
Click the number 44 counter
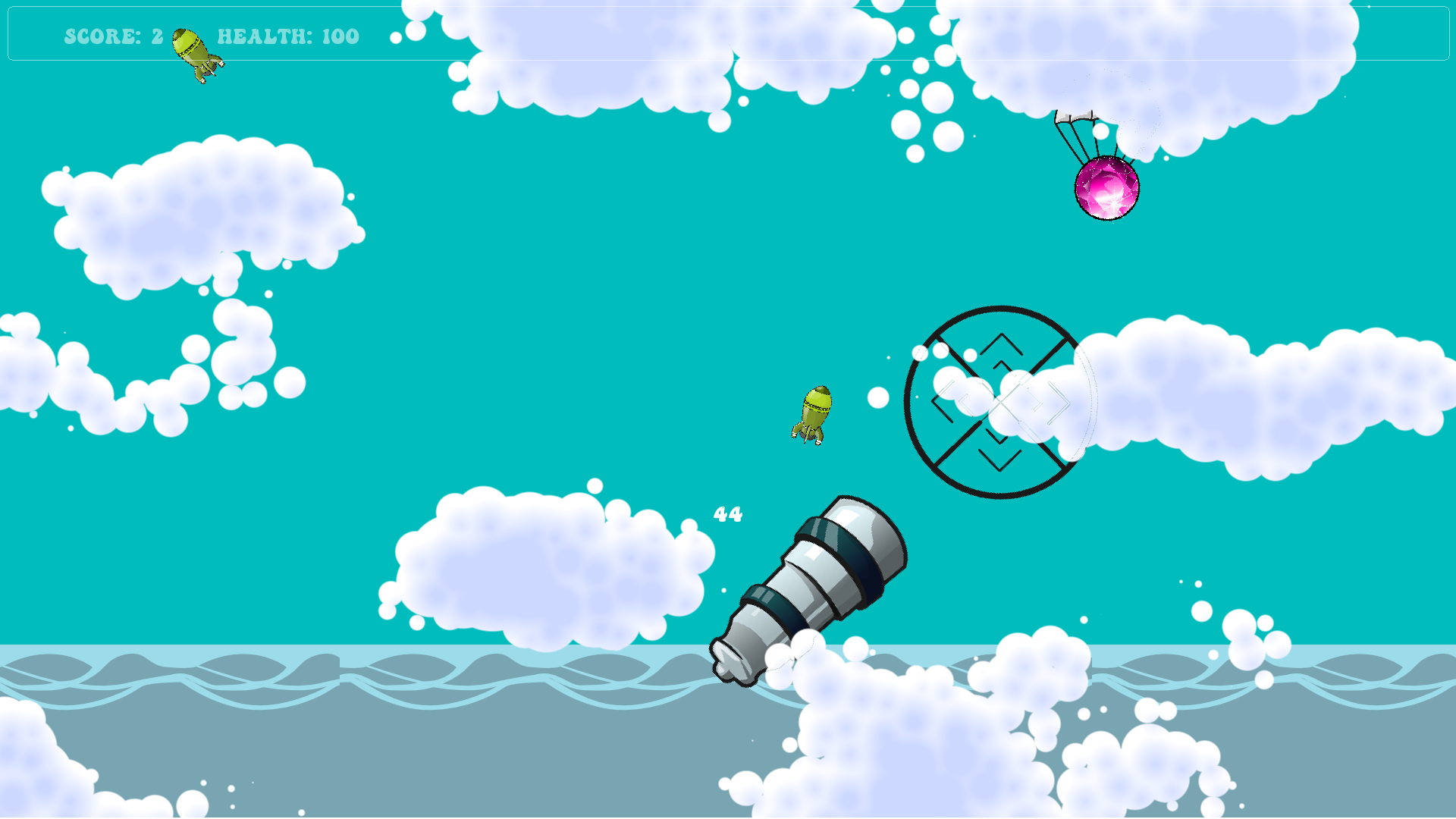coord(727,513)
